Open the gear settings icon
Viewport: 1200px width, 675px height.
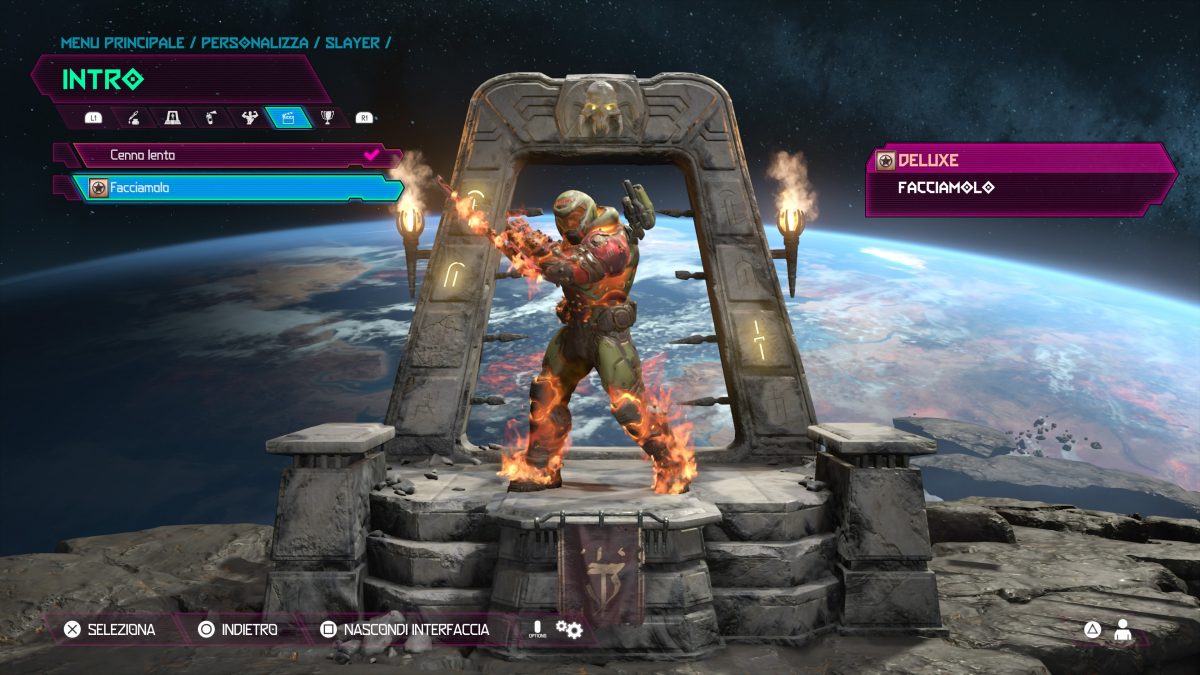[x=569, y=630]
